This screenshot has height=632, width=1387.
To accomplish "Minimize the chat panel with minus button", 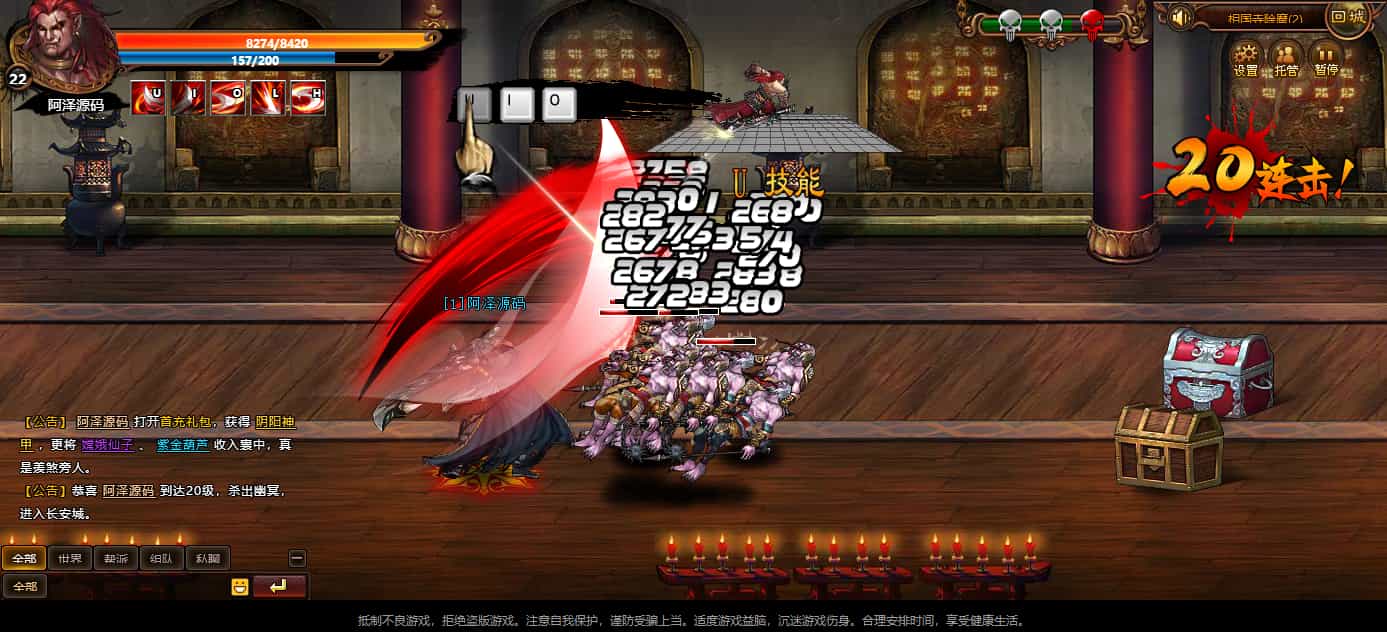I will coord(297,559).
